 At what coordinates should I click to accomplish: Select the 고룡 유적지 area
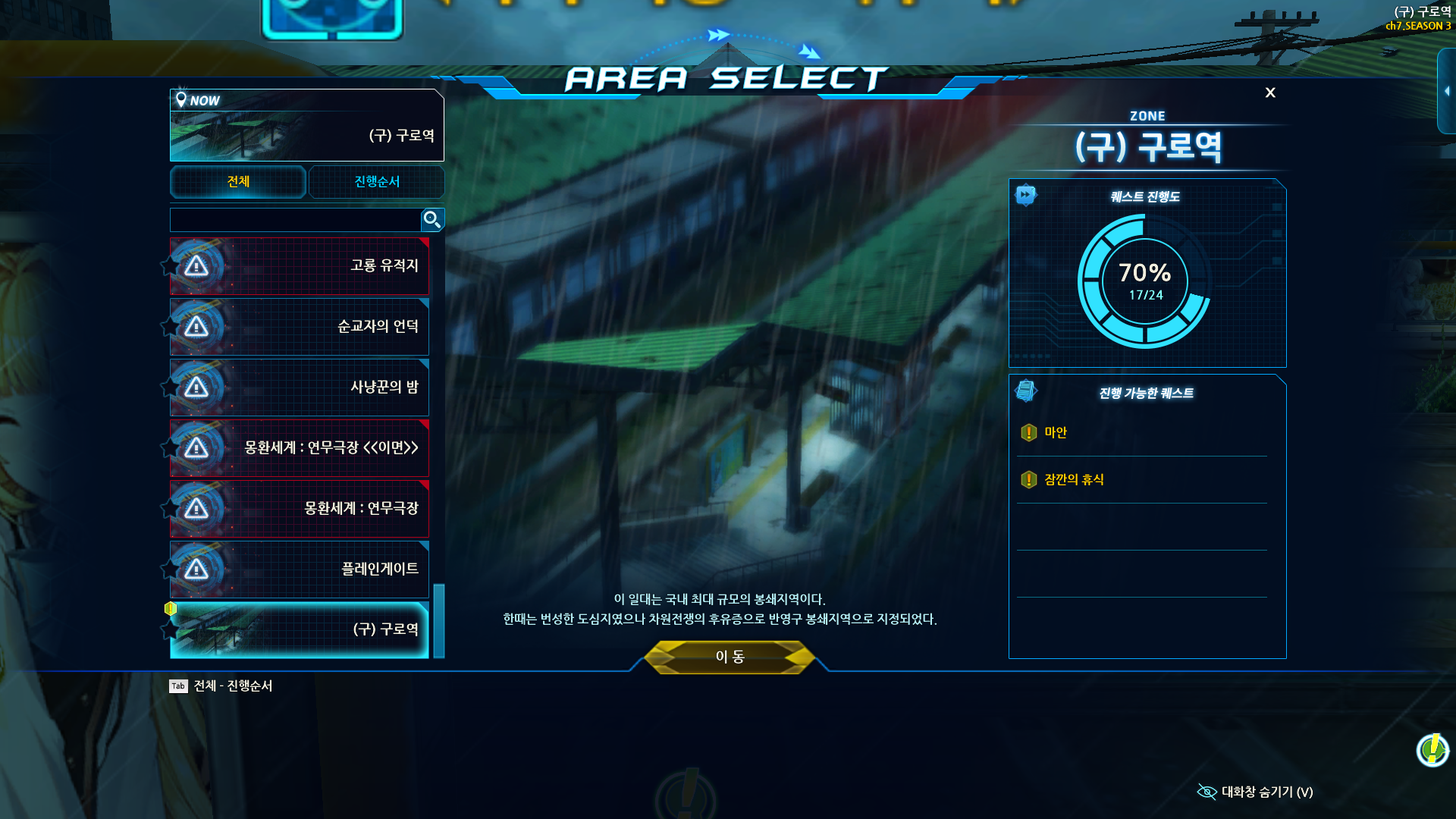coord(300,266)
